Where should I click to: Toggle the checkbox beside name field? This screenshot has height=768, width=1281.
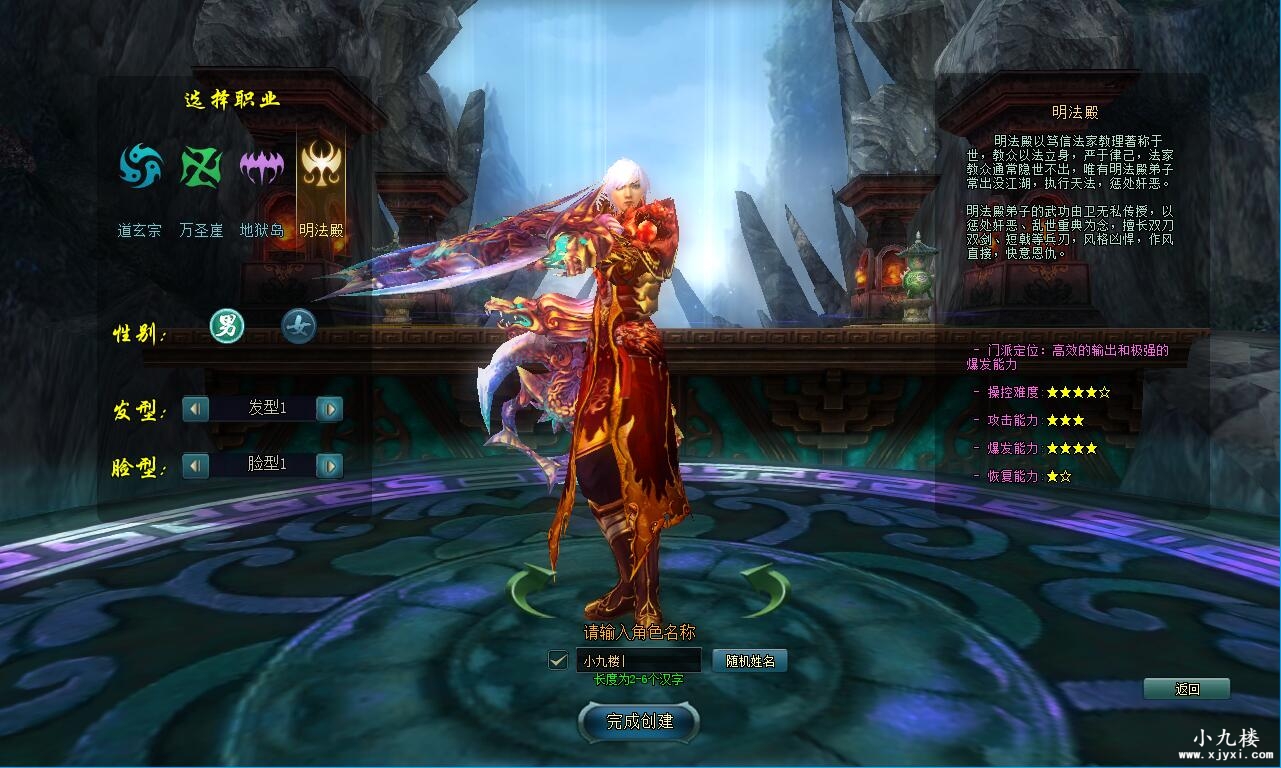[x=558, y=660]
